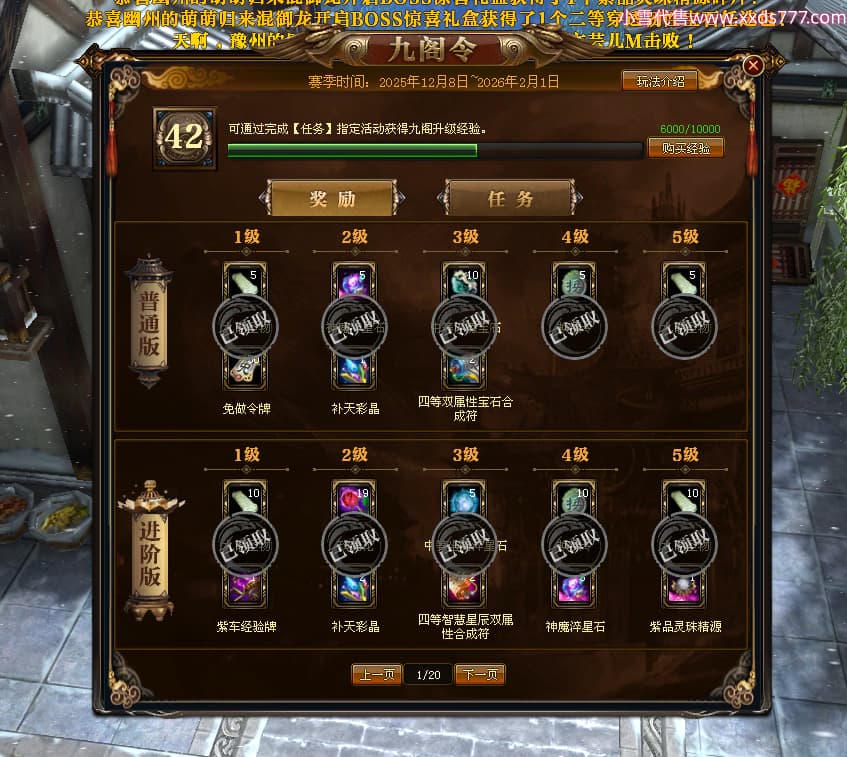Select the 四等双属性宝石合成符 reward icon

464,369
